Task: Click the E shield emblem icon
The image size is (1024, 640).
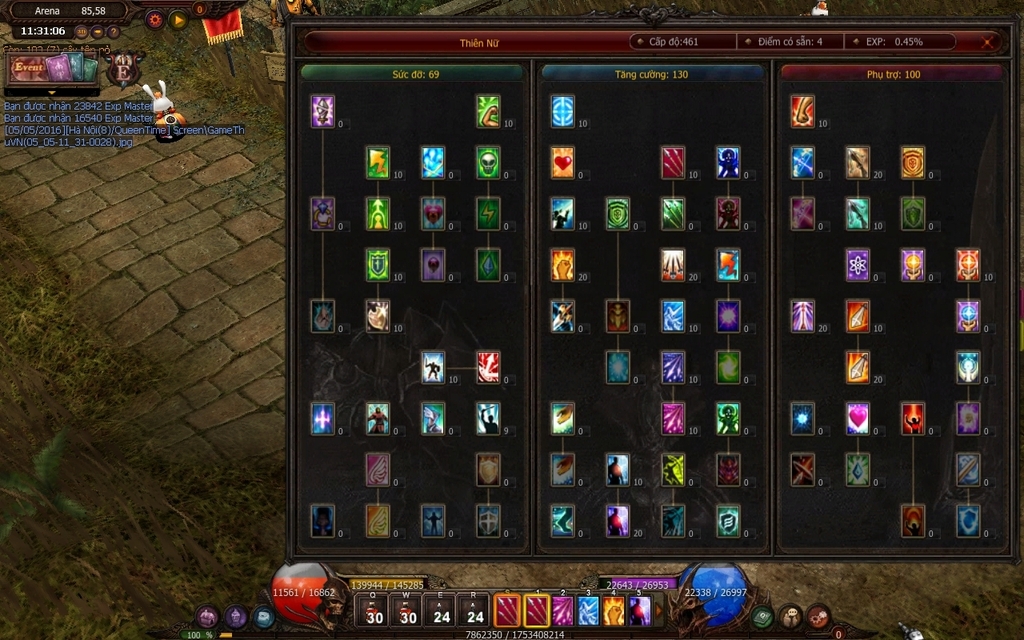Action: 124,69
